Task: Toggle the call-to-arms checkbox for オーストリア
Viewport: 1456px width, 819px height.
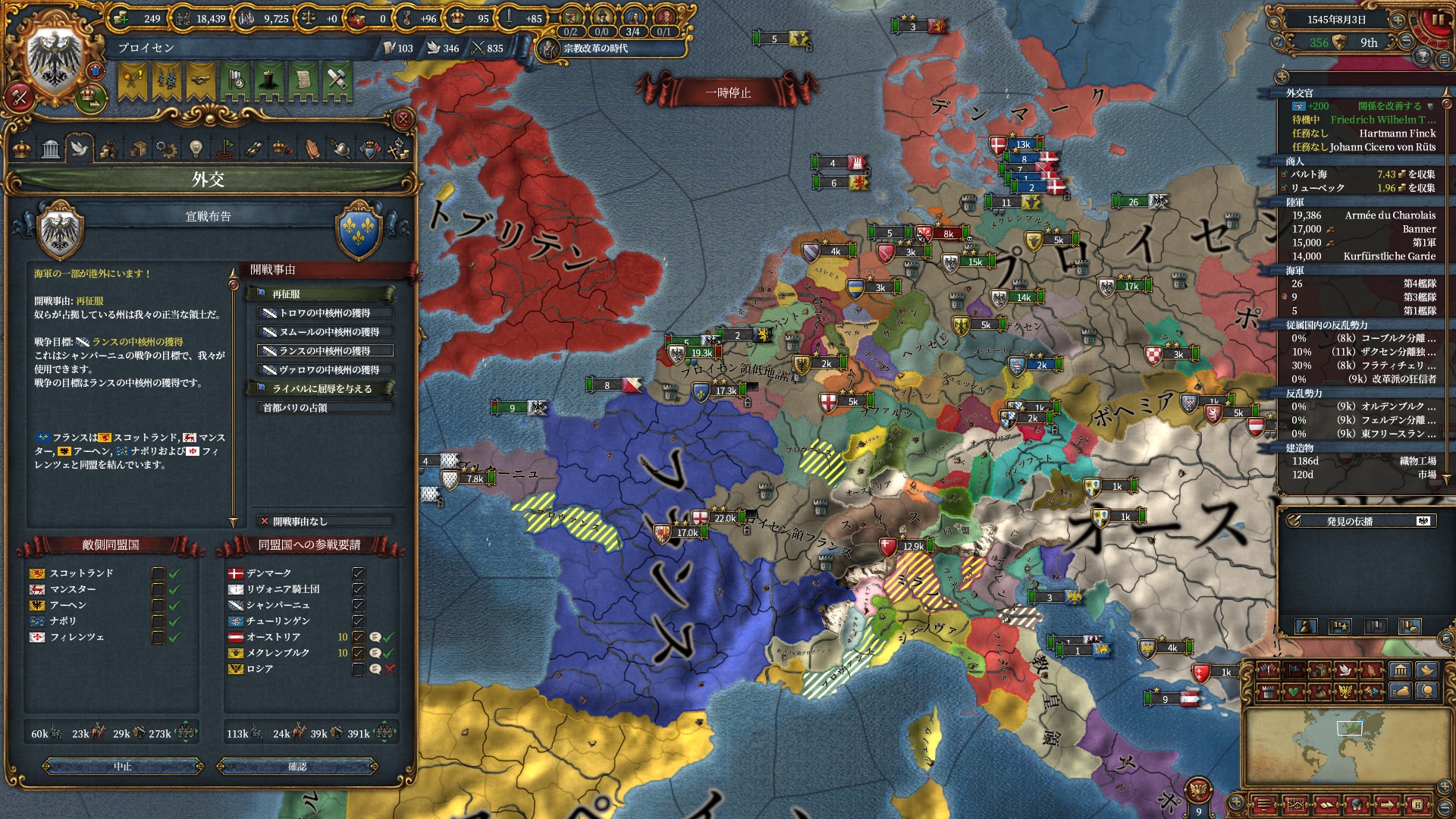Action: click(x=359, y=637)
